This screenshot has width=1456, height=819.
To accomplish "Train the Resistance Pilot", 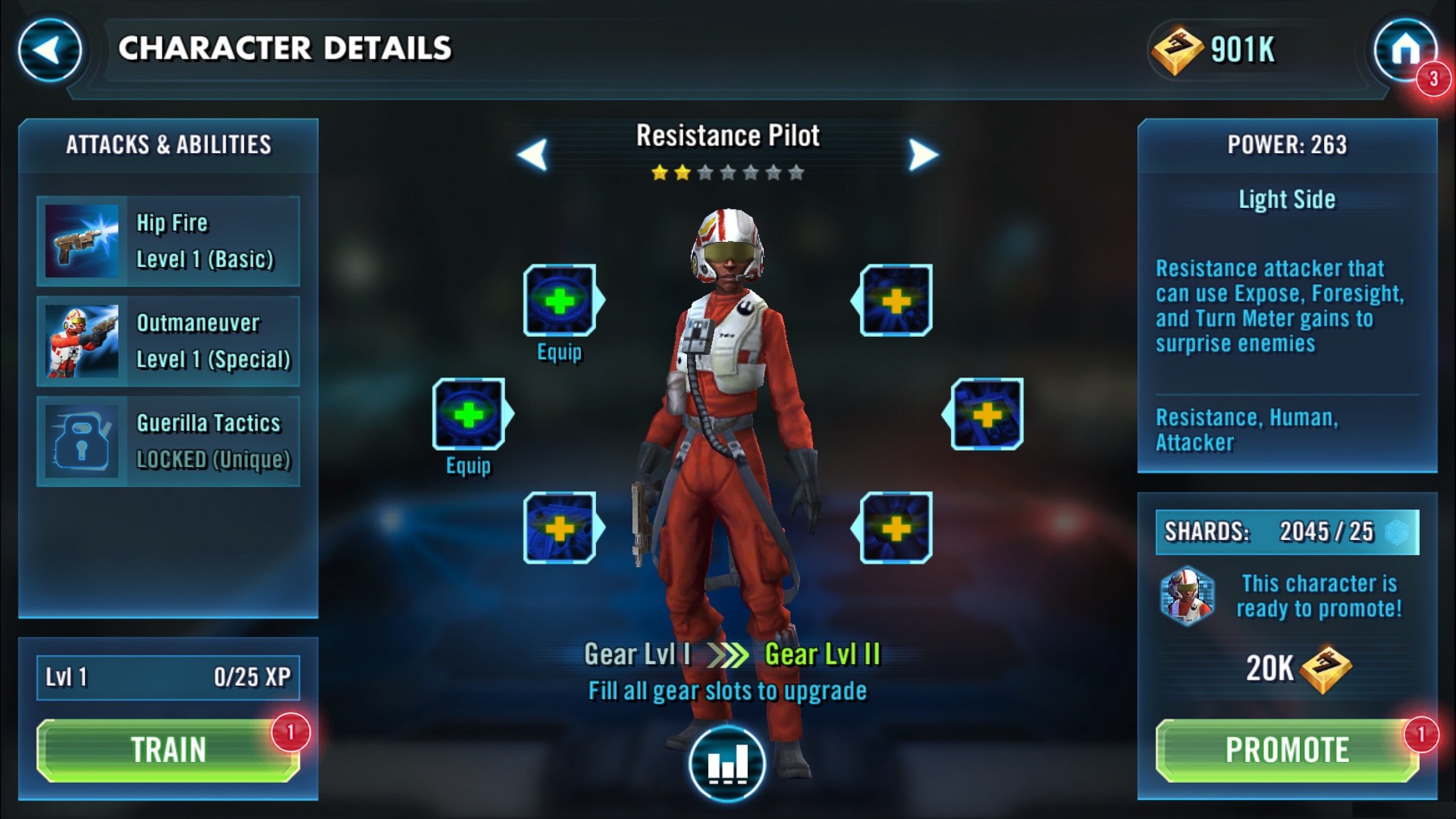I will (x=168, y=750).
